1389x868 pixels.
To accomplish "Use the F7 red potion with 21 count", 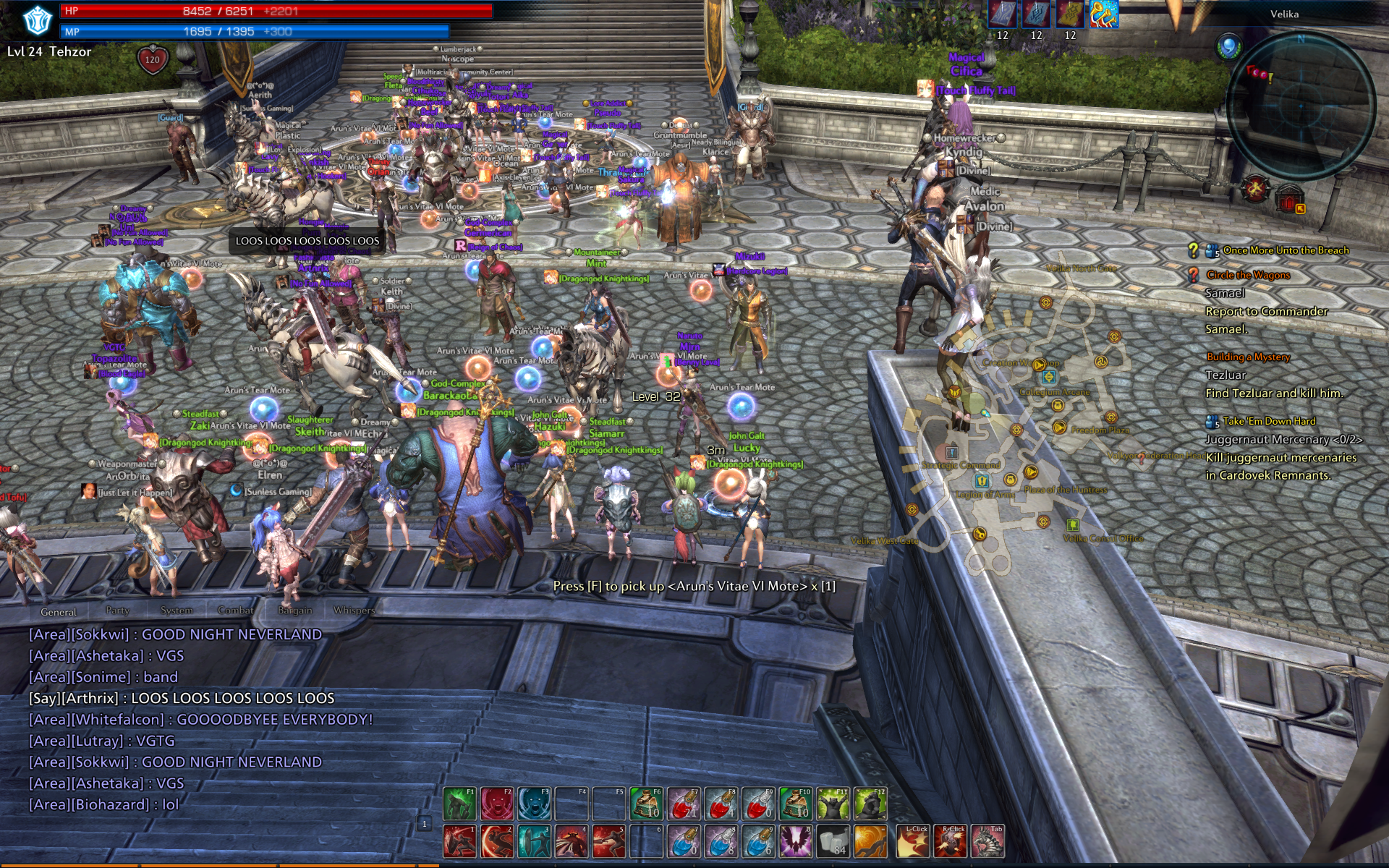I will pyautogui.click(x=683, y=804).
